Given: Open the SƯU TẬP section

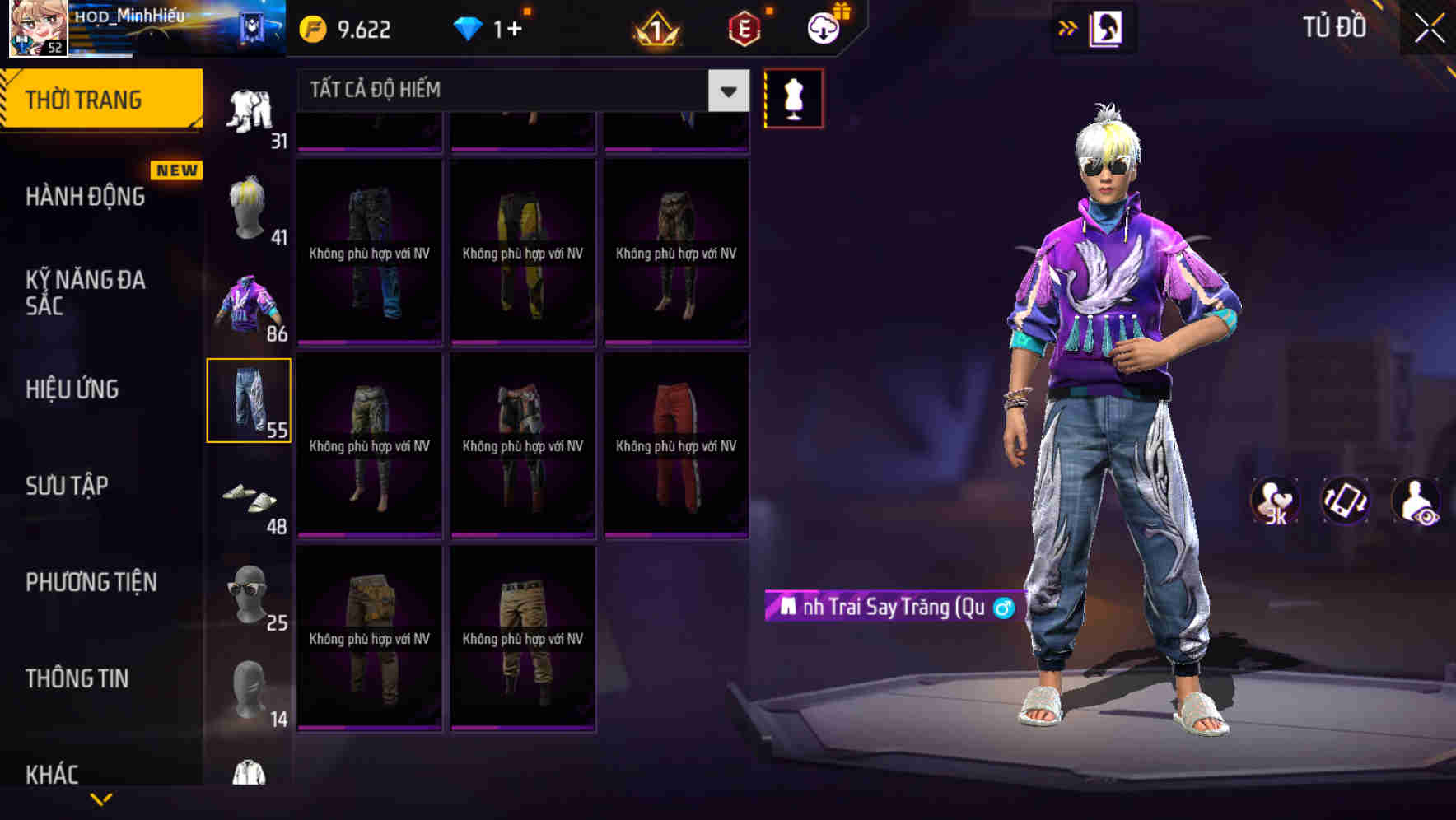Looking at the screenshot, I should click(x=66, y=486).
